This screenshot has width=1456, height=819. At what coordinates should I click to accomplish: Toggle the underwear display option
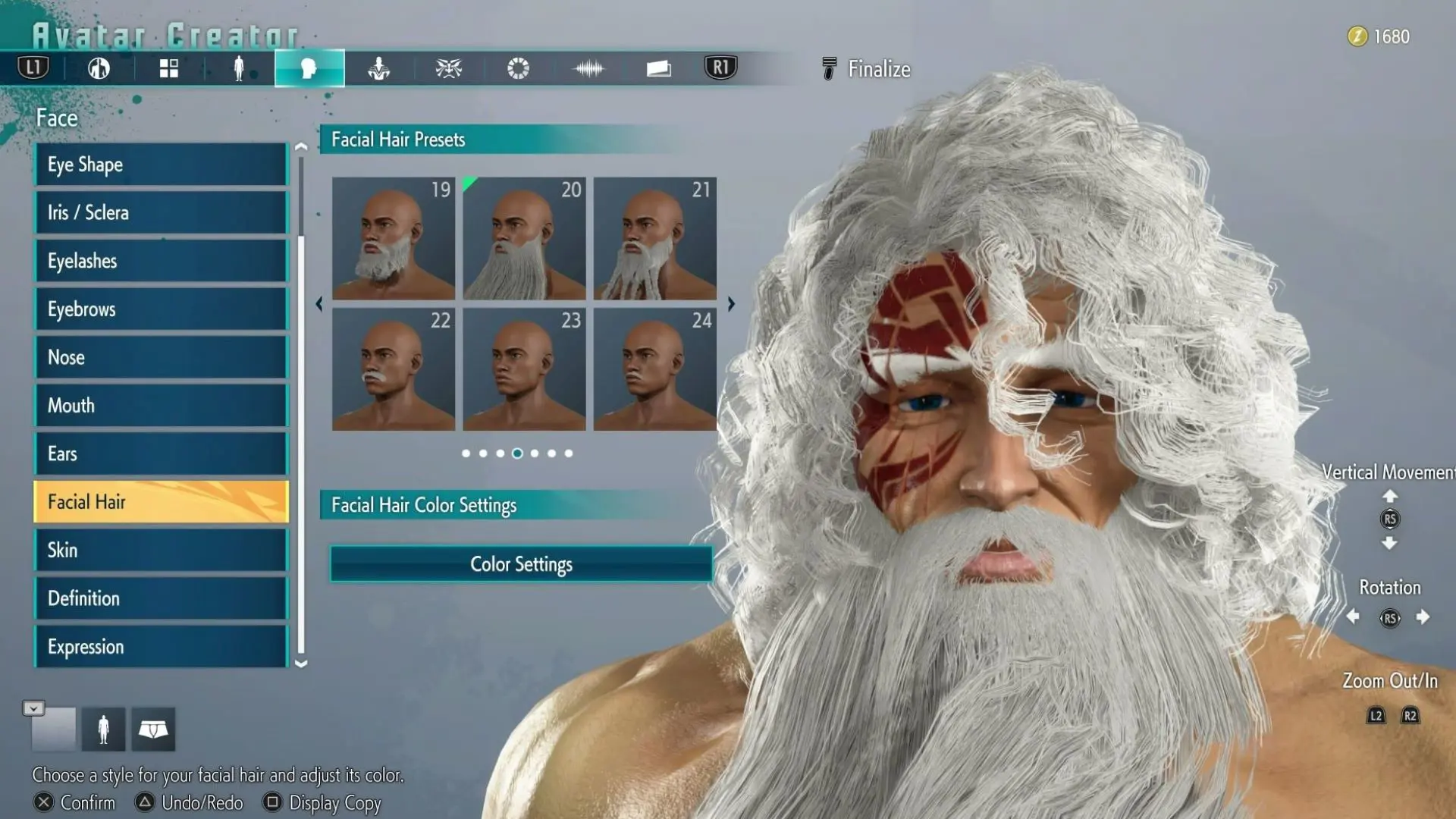pyautogui.click(x=153, y=729)
